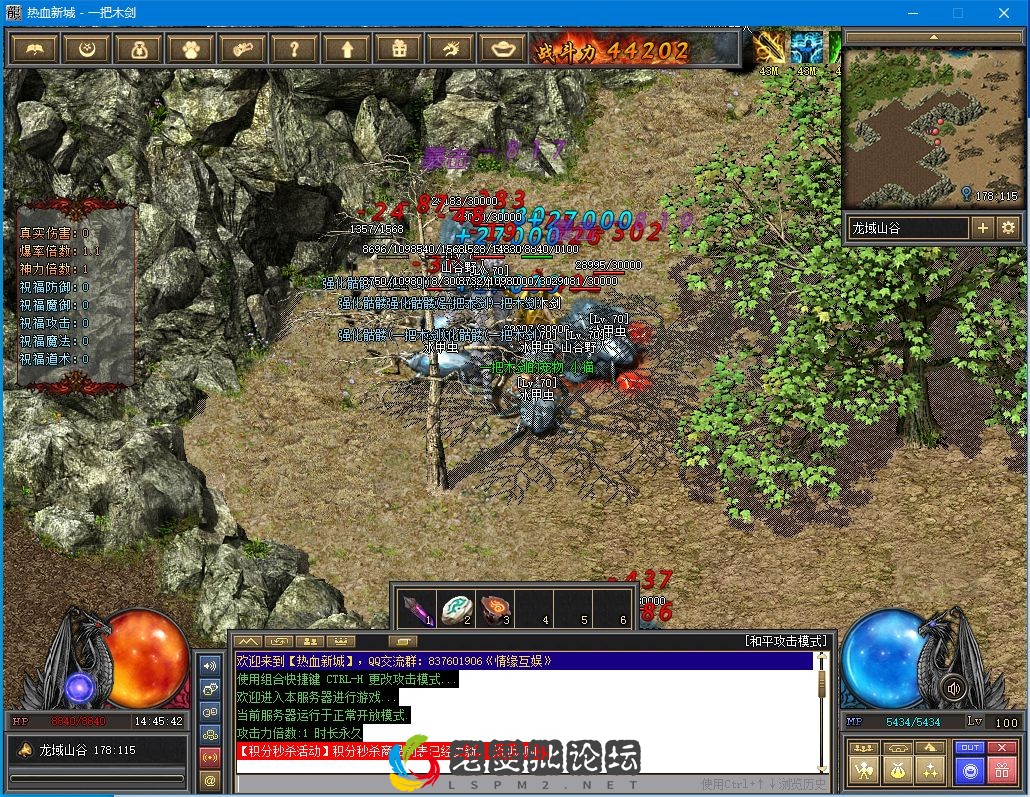The width and height of the screenshot is (1030, 797).
Task: Select the @ chat channel button
Action: coord(210,780)
